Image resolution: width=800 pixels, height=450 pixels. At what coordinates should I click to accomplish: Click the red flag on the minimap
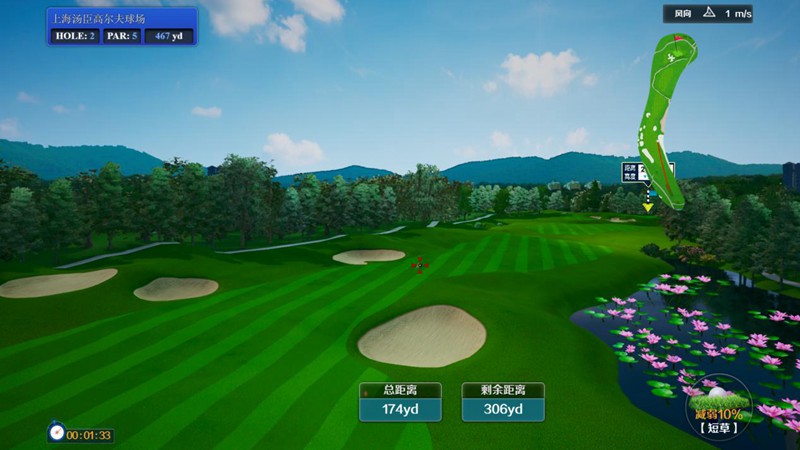[x=677, y=38]
